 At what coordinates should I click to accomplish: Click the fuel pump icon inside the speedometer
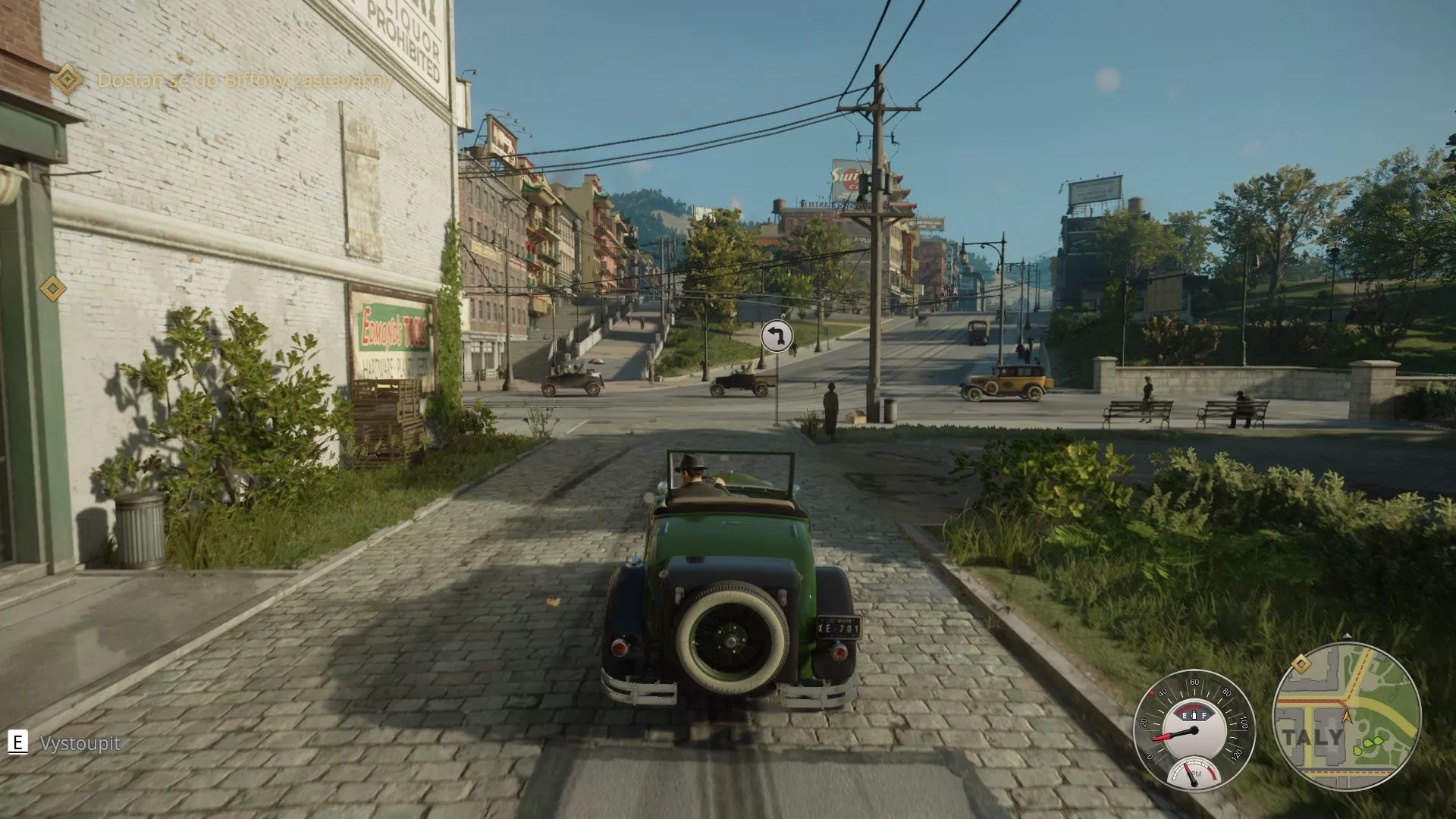click(x=1194, y=714)
